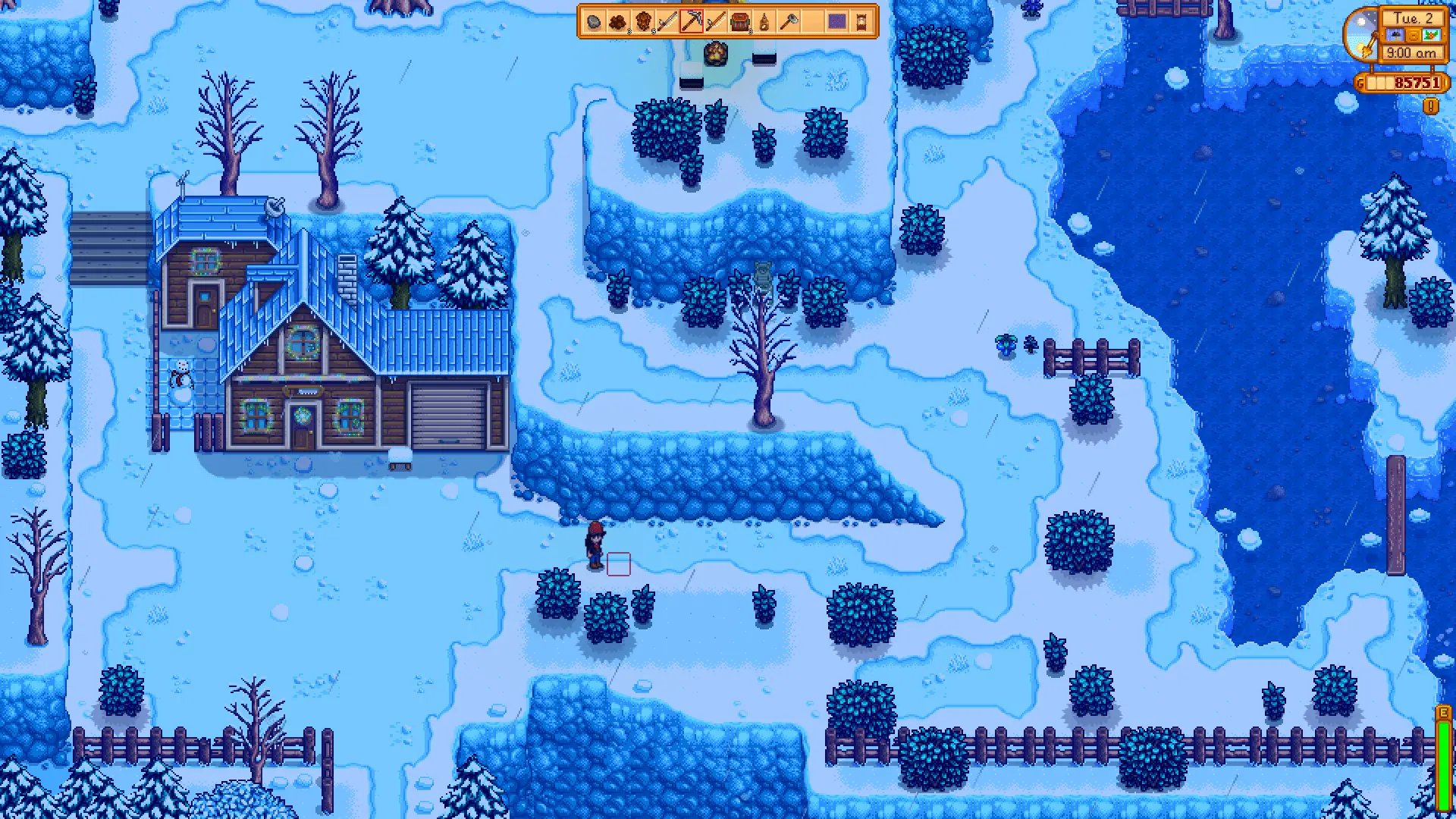Equip the silver-bladed sword
Screen dimensions: 1456x819
tap(667, 22)
